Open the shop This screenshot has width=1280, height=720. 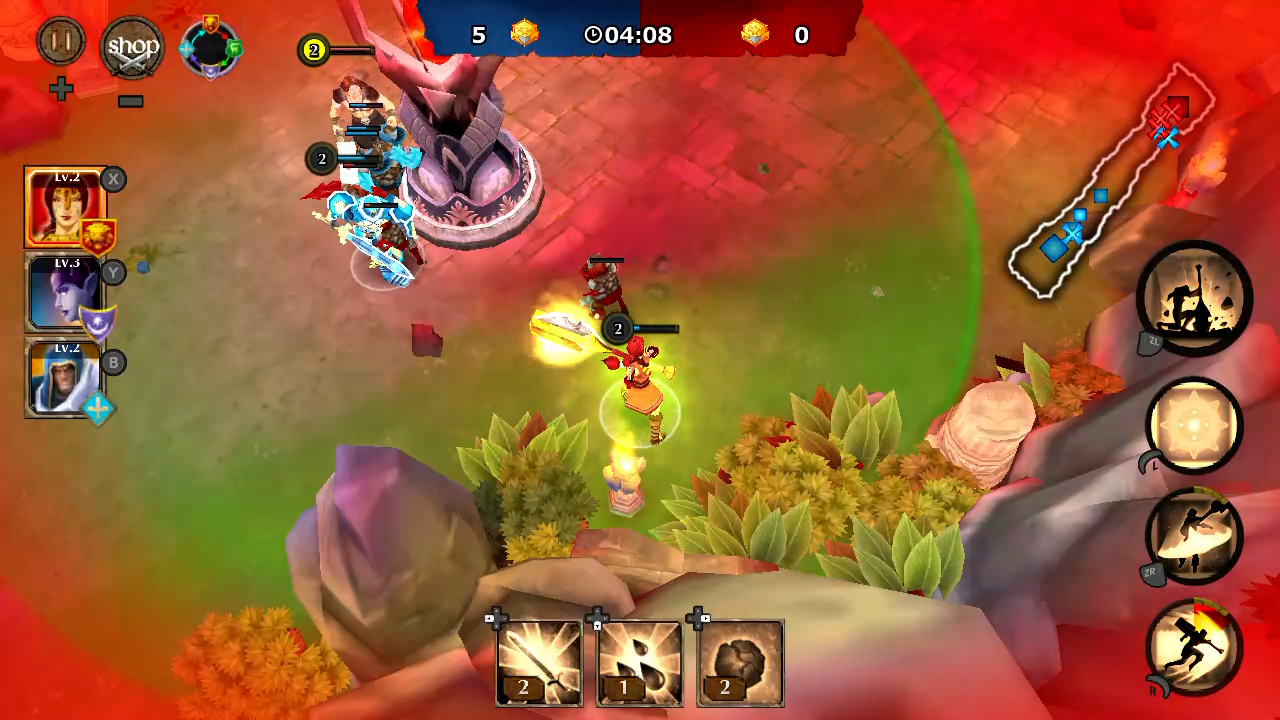coord(131,46)
